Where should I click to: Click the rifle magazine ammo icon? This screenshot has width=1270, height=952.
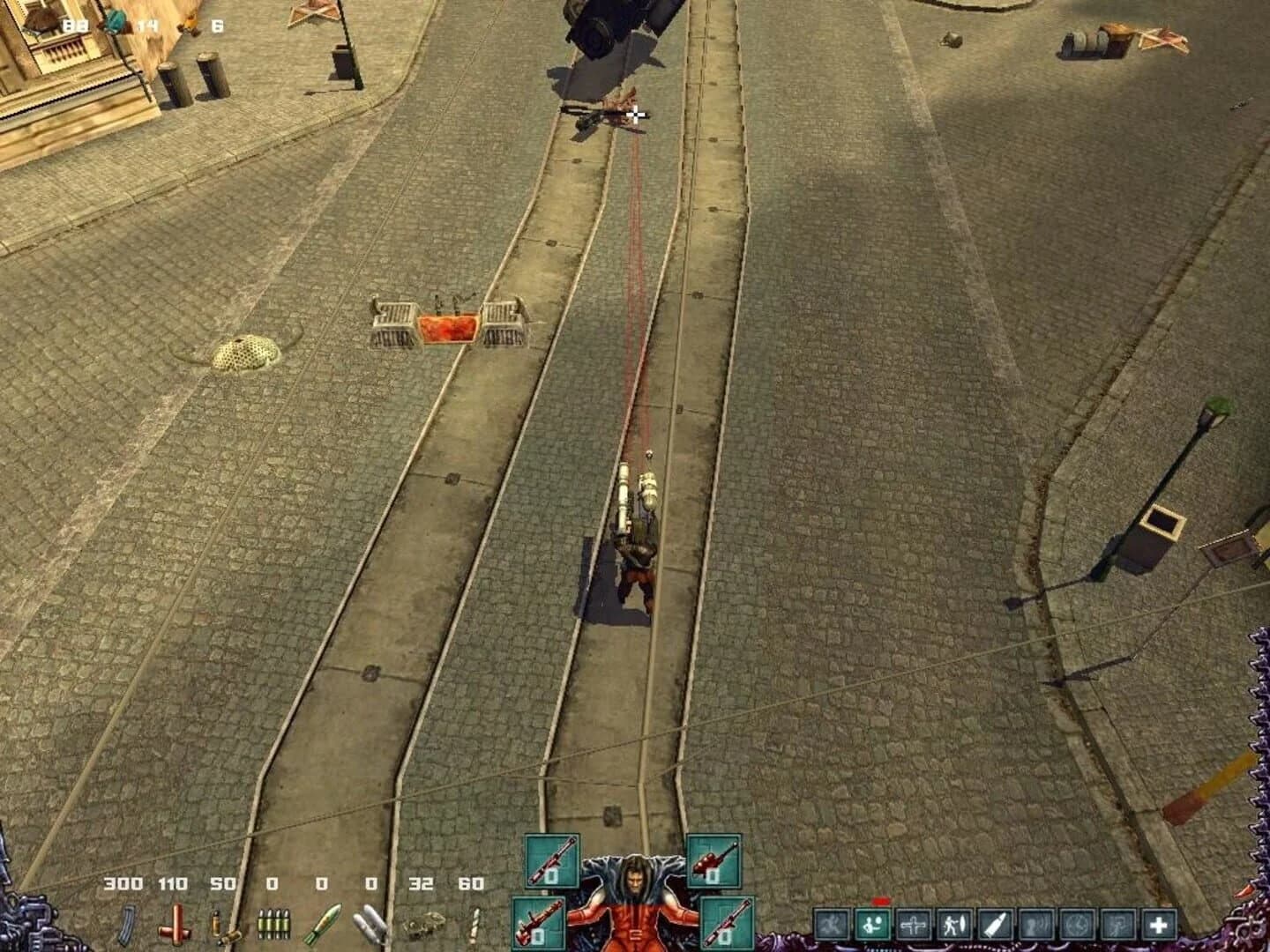pyautogui.click(x=125, y=926)
